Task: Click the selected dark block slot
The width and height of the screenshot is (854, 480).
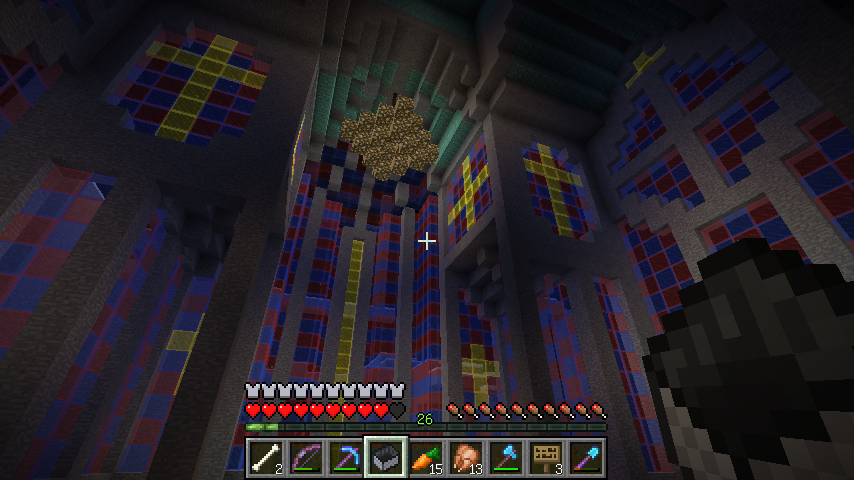Action: click(386, 458)
